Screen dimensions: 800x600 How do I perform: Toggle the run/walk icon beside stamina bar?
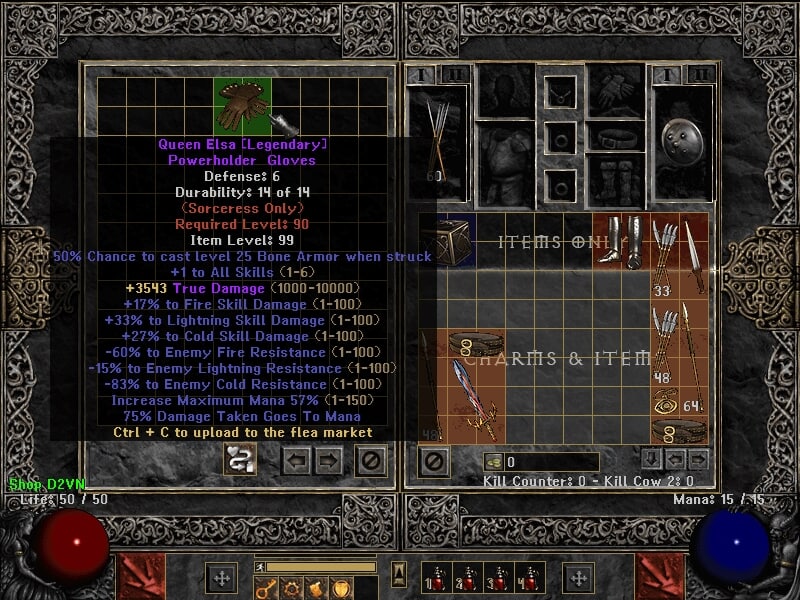261,566
